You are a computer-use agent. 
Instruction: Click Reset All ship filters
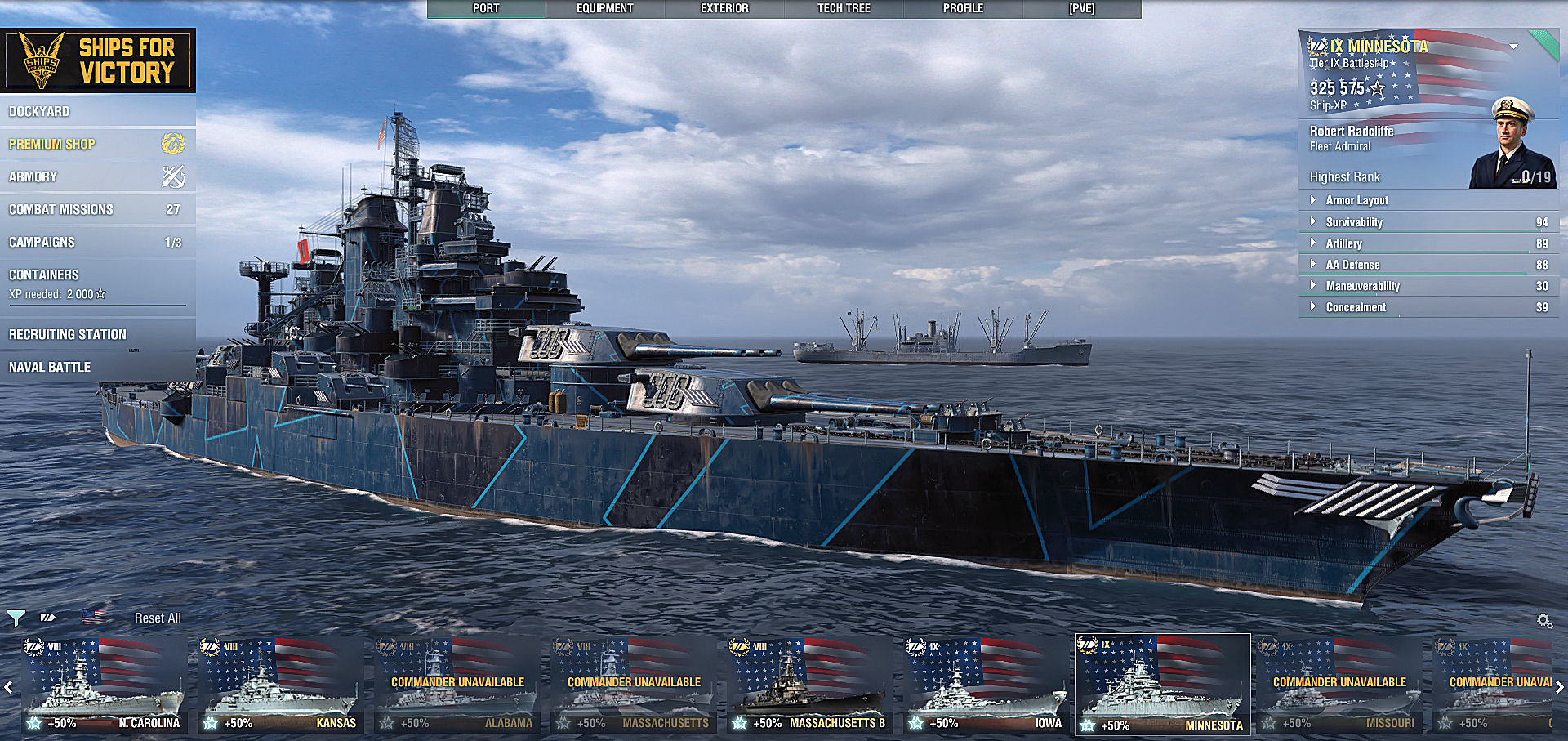(158, 618)
